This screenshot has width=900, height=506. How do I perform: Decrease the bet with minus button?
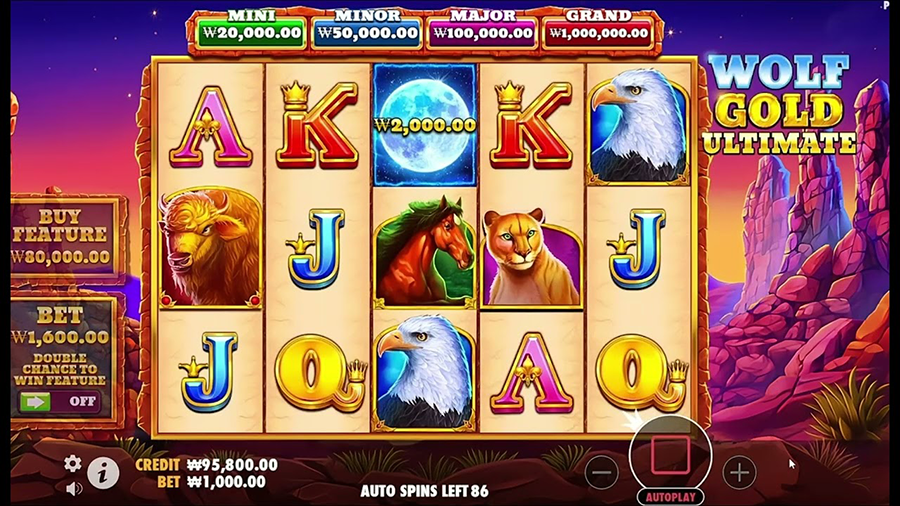601,472
